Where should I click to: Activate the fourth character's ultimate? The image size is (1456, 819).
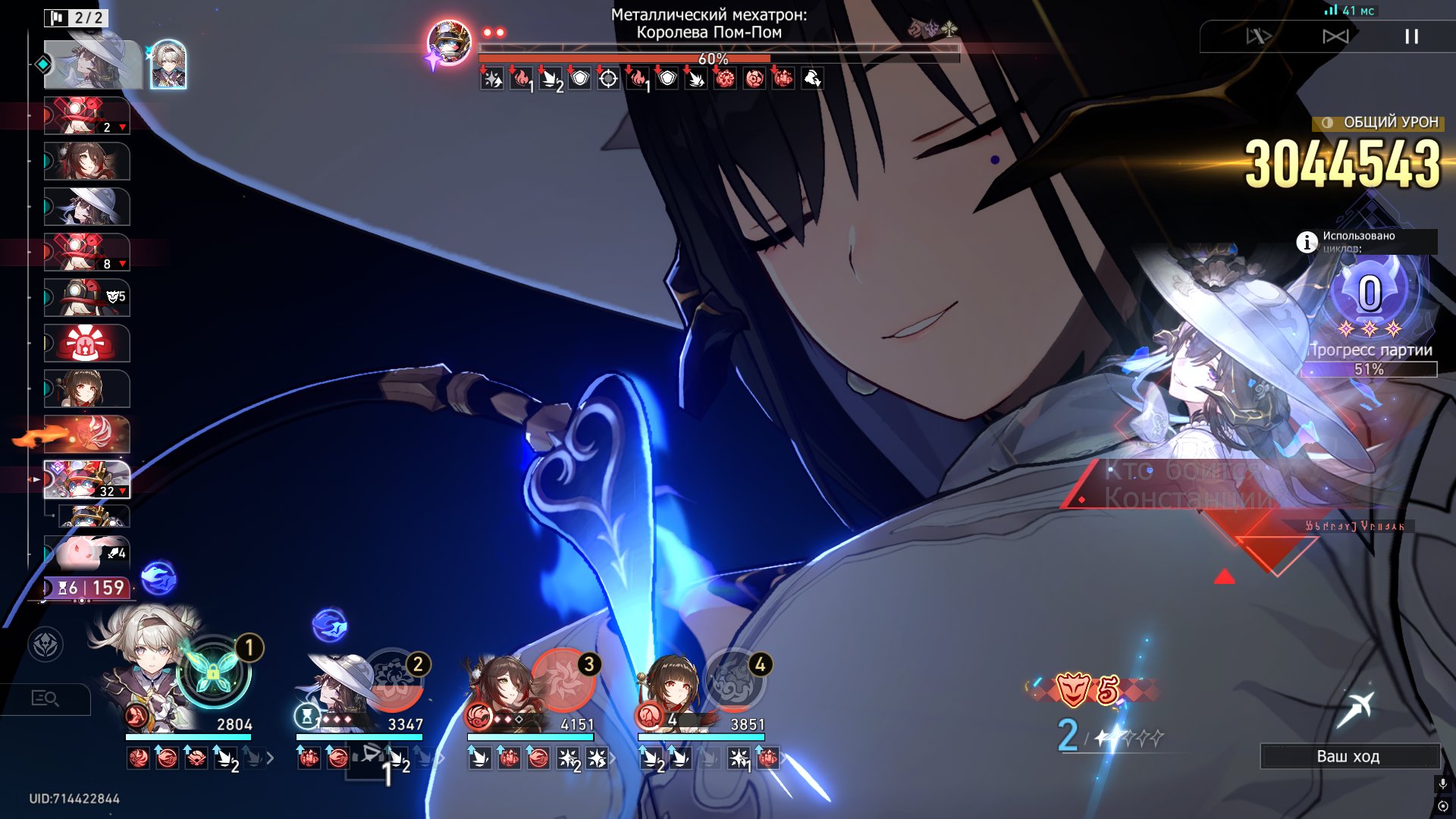point(734,679)
